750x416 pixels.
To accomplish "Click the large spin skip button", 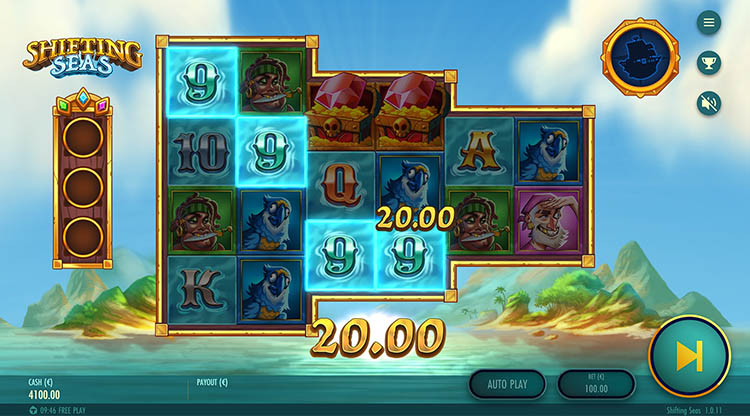I will 689,357.
